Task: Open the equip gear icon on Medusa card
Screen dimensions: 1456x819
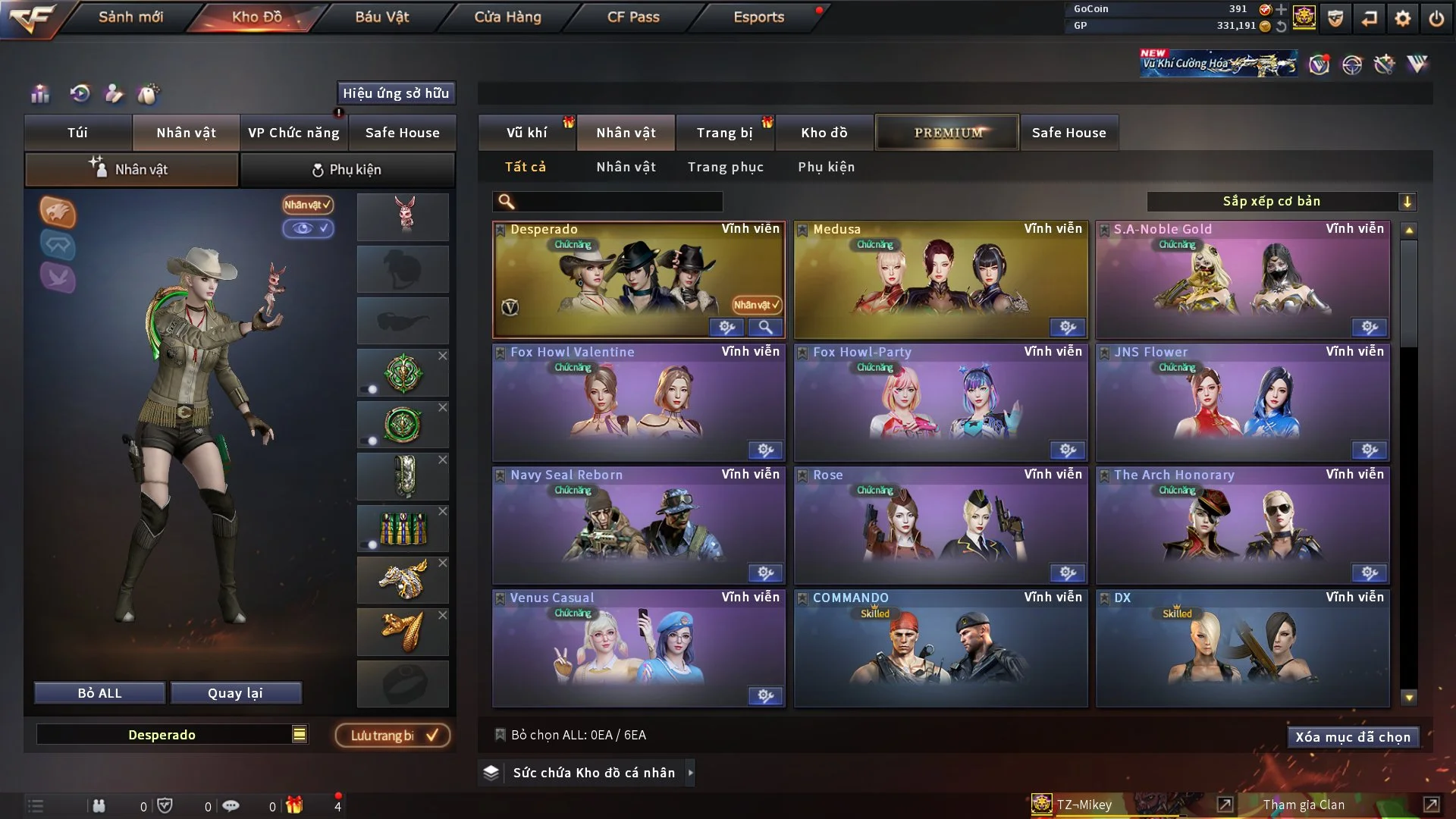Action: (x=1068, y=328)
